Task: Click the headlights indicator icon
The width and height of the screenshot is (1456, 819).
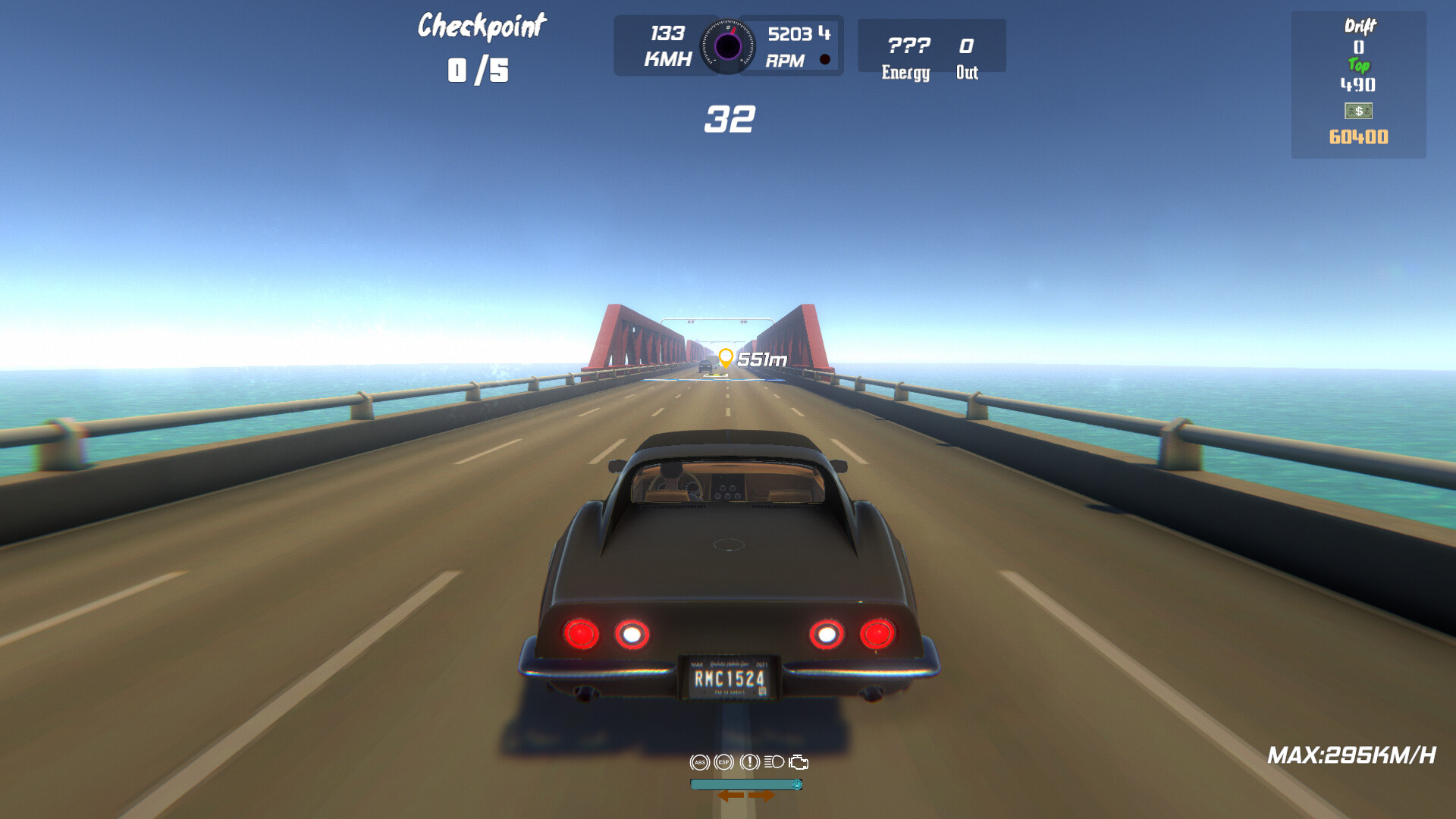Action: pos(775,762)
